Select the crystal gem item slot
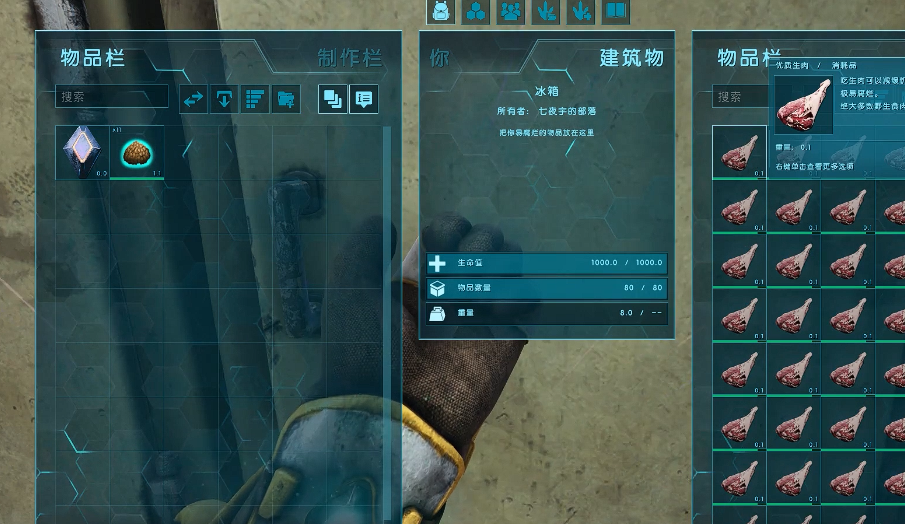Viewport: 905px width, 524px height. click(82, 153)
